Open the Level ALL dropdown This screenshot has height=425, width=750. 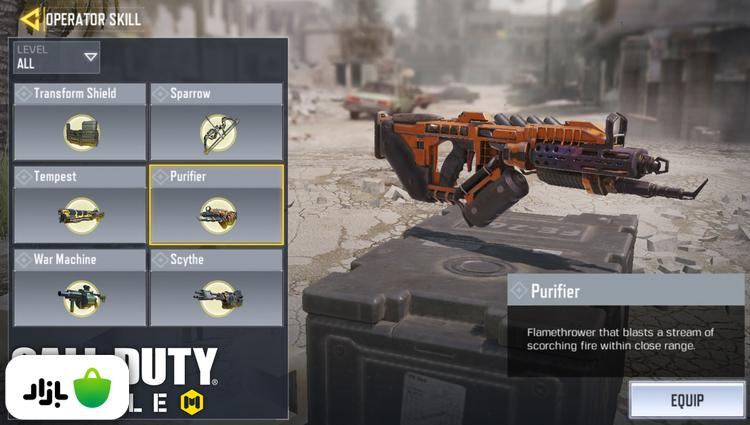pyautogui.click(x=56, y=58)
